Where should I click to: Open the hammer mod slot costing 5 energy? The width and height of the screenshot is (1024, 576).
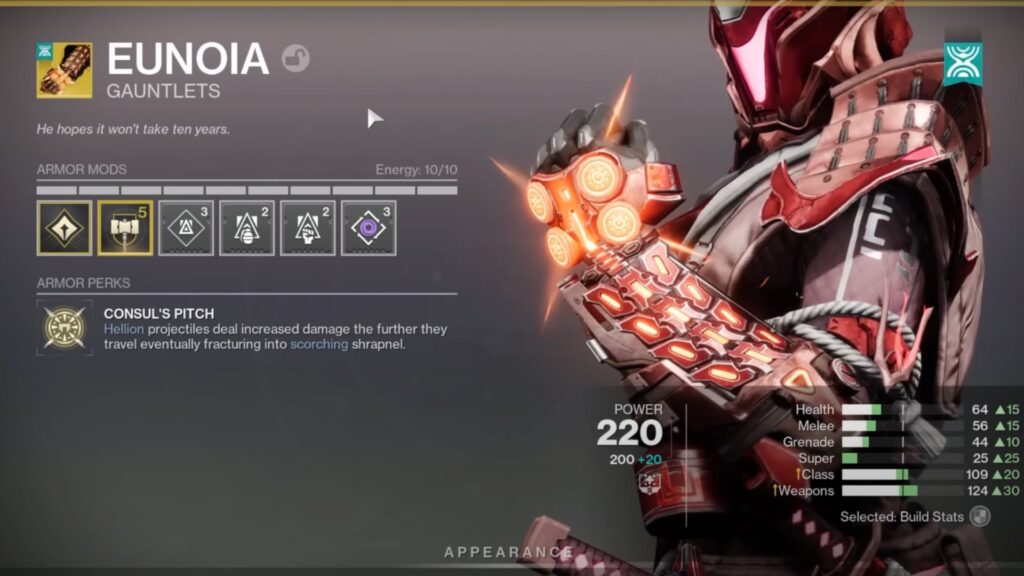pos(125,228)
